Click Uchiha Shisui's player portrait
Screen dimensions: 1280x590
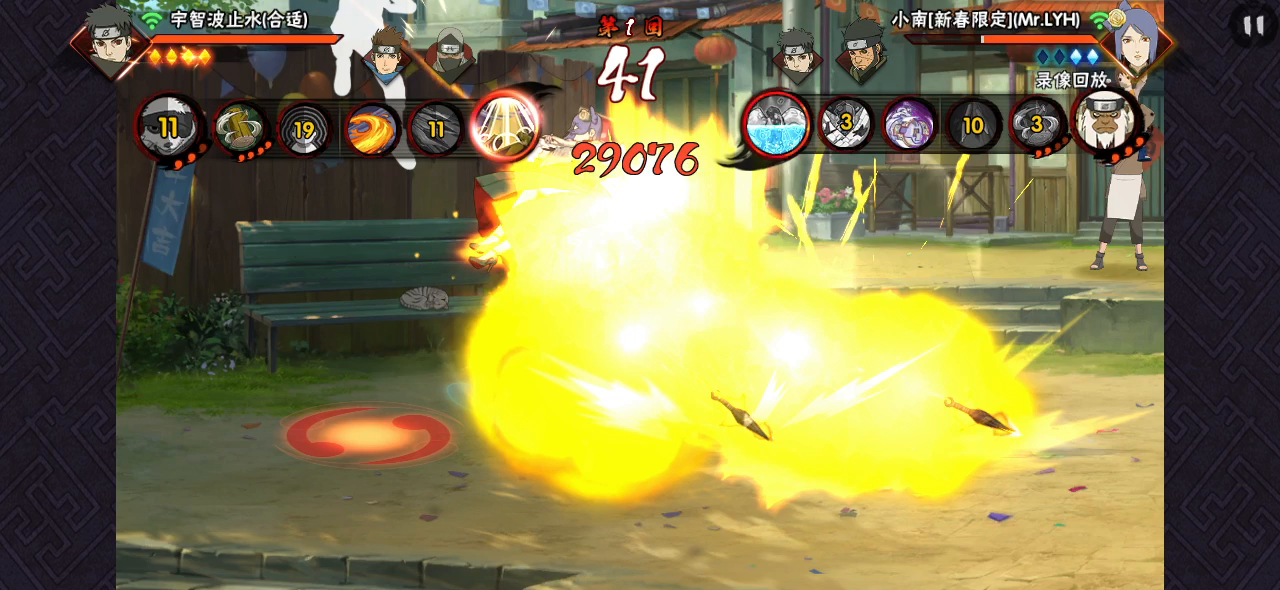point(108,38)
